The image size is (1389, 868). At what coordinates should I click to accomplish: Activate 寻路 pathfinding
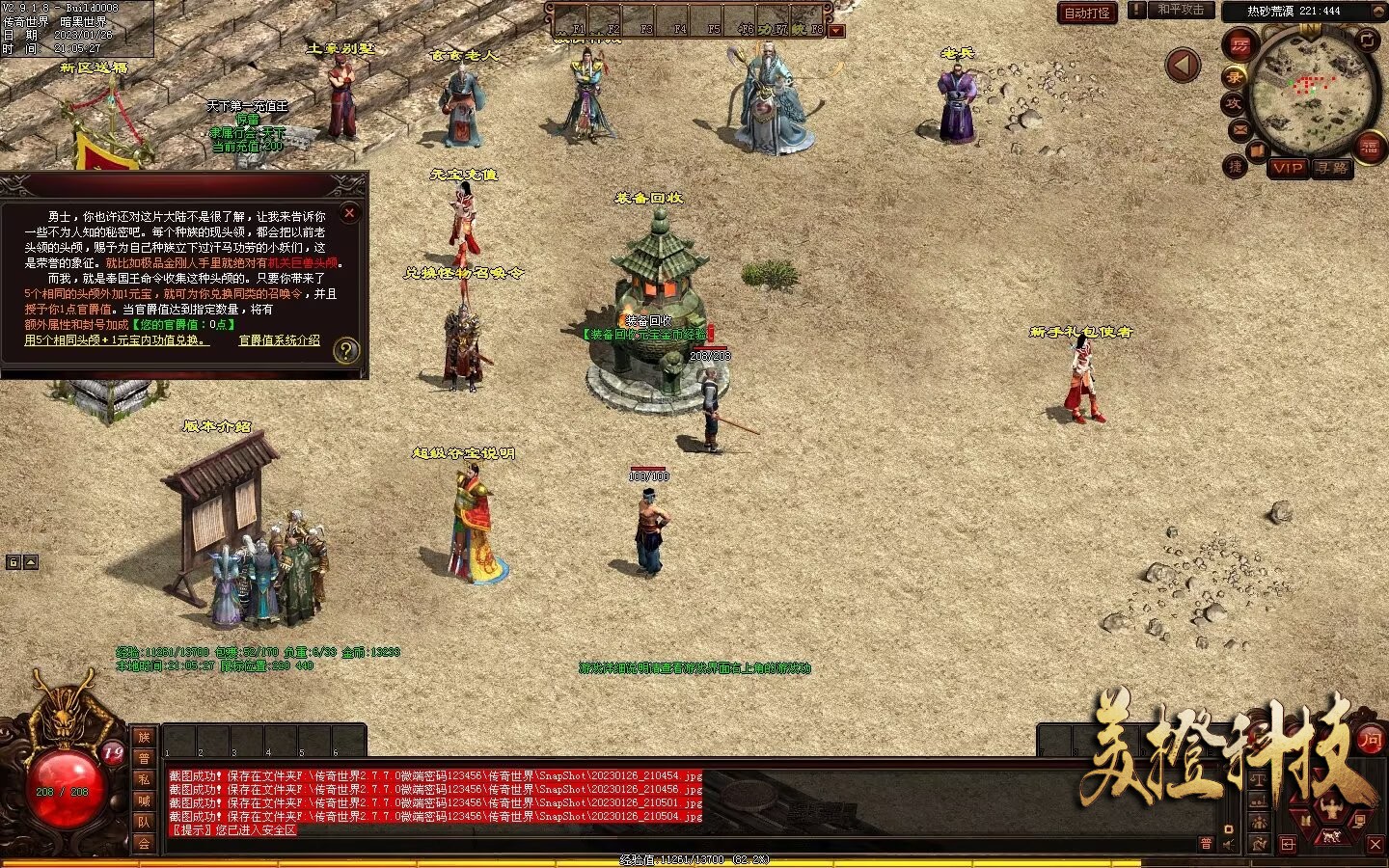pyautogui.click(x=1332, y=168)
